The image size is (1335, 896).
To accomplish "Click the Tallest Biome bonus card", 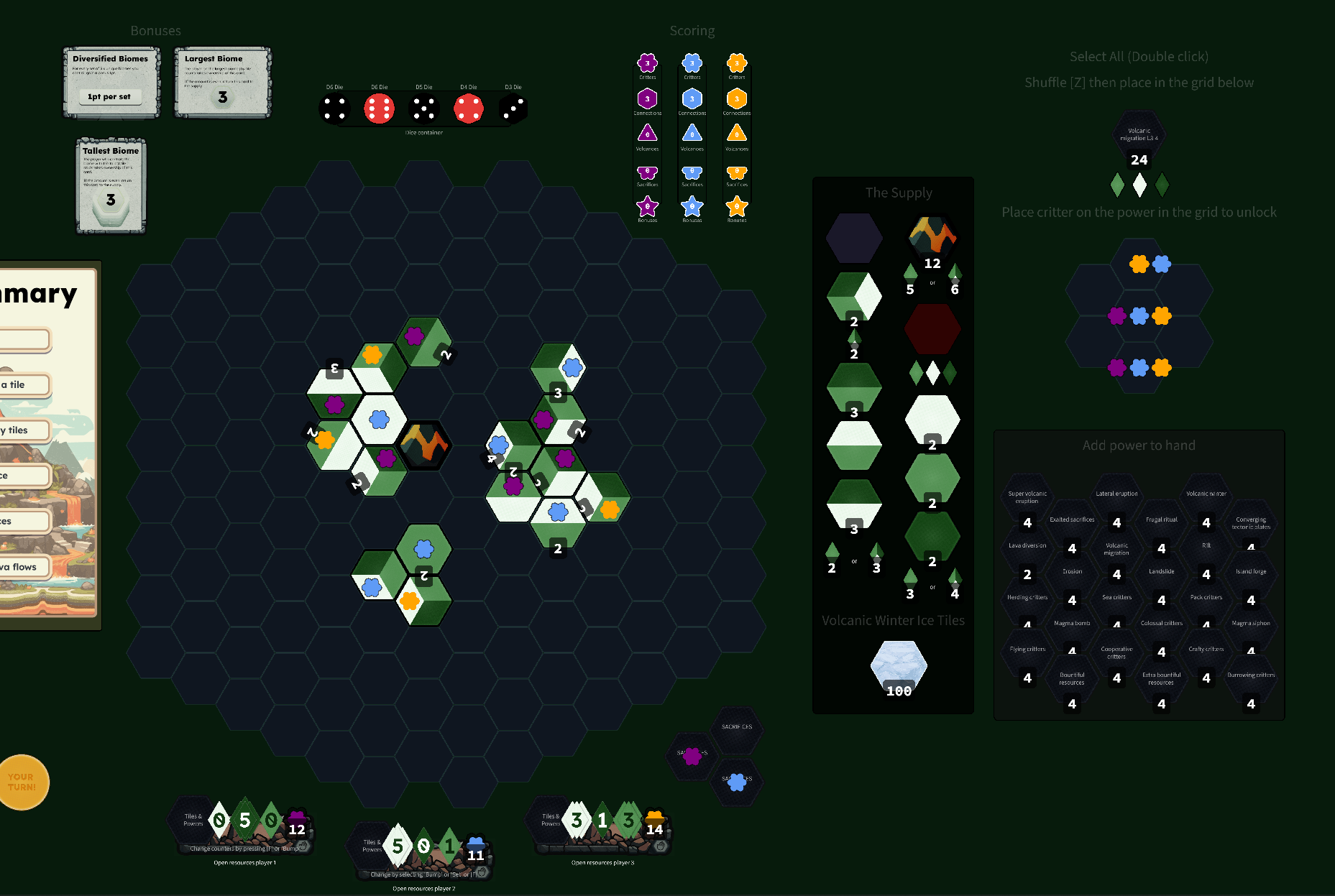I will click(111, 186).
